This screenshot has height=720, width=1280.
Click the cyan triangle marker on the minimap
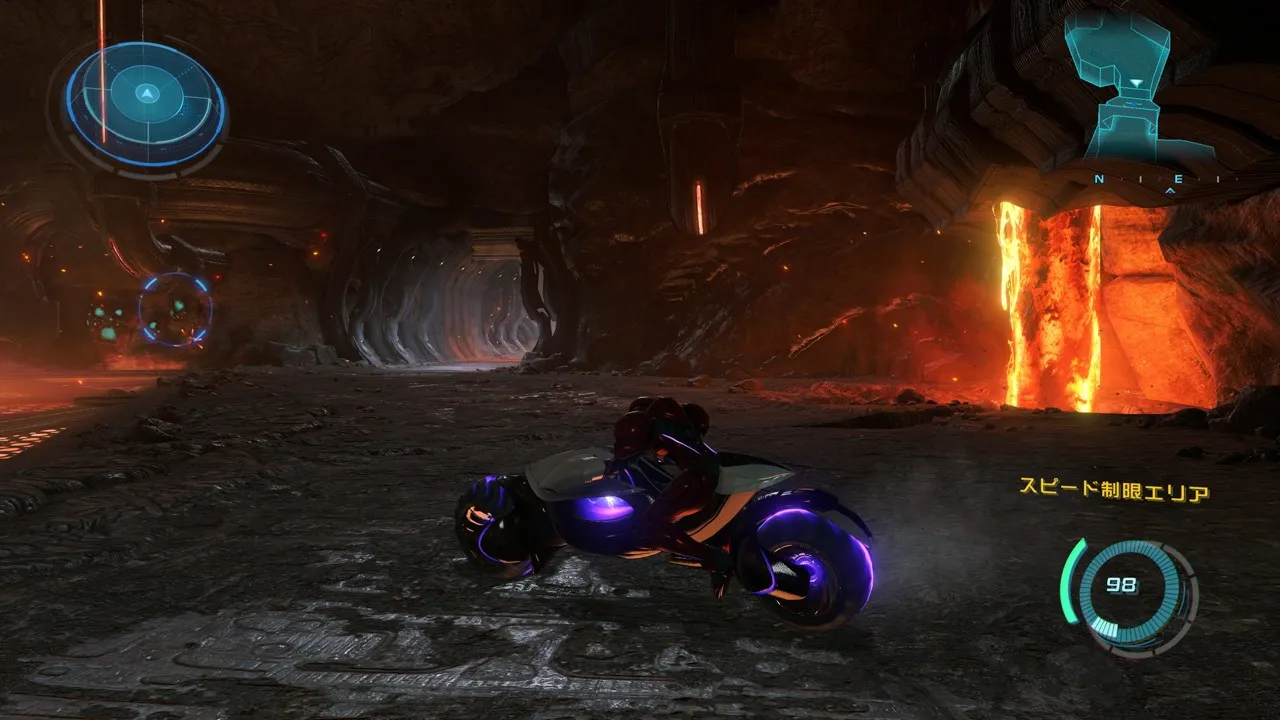tap(1136, 82)
